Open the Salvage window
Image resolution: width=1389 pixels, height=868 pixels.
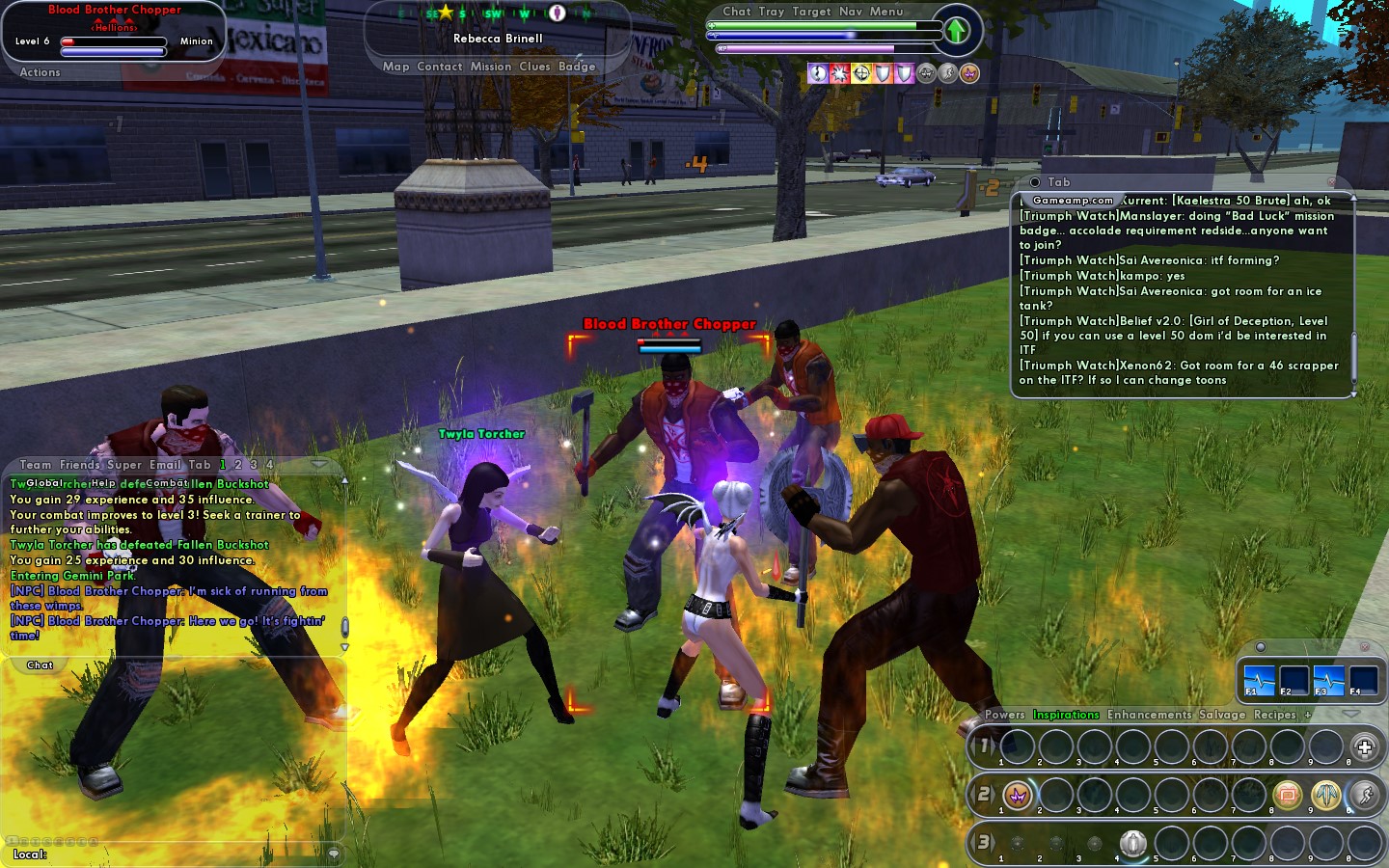[x=1222, y=715]
